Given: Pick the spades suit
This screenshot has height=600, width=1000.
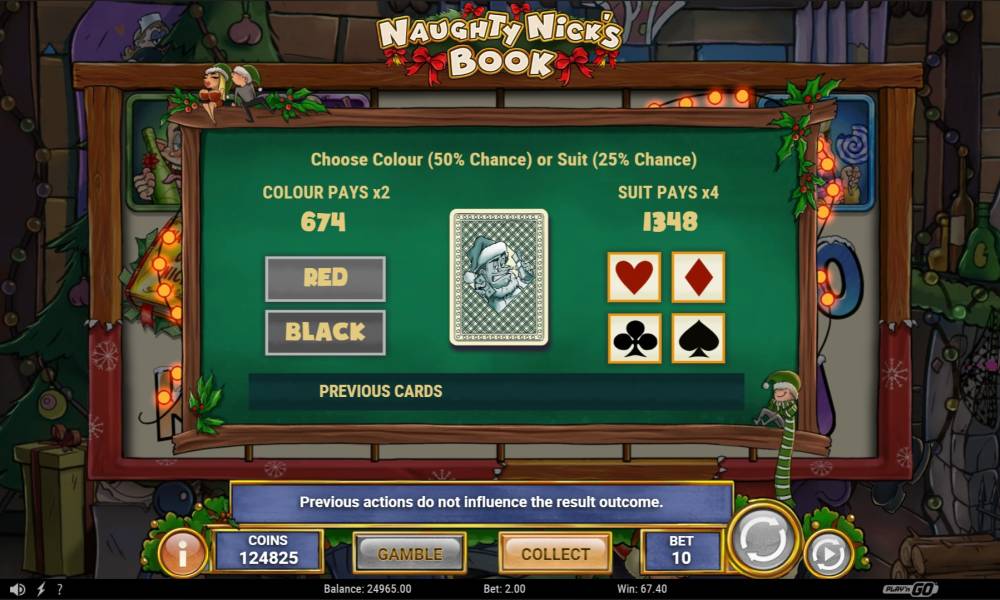Looking at the screenshot, I should point(698,339).
